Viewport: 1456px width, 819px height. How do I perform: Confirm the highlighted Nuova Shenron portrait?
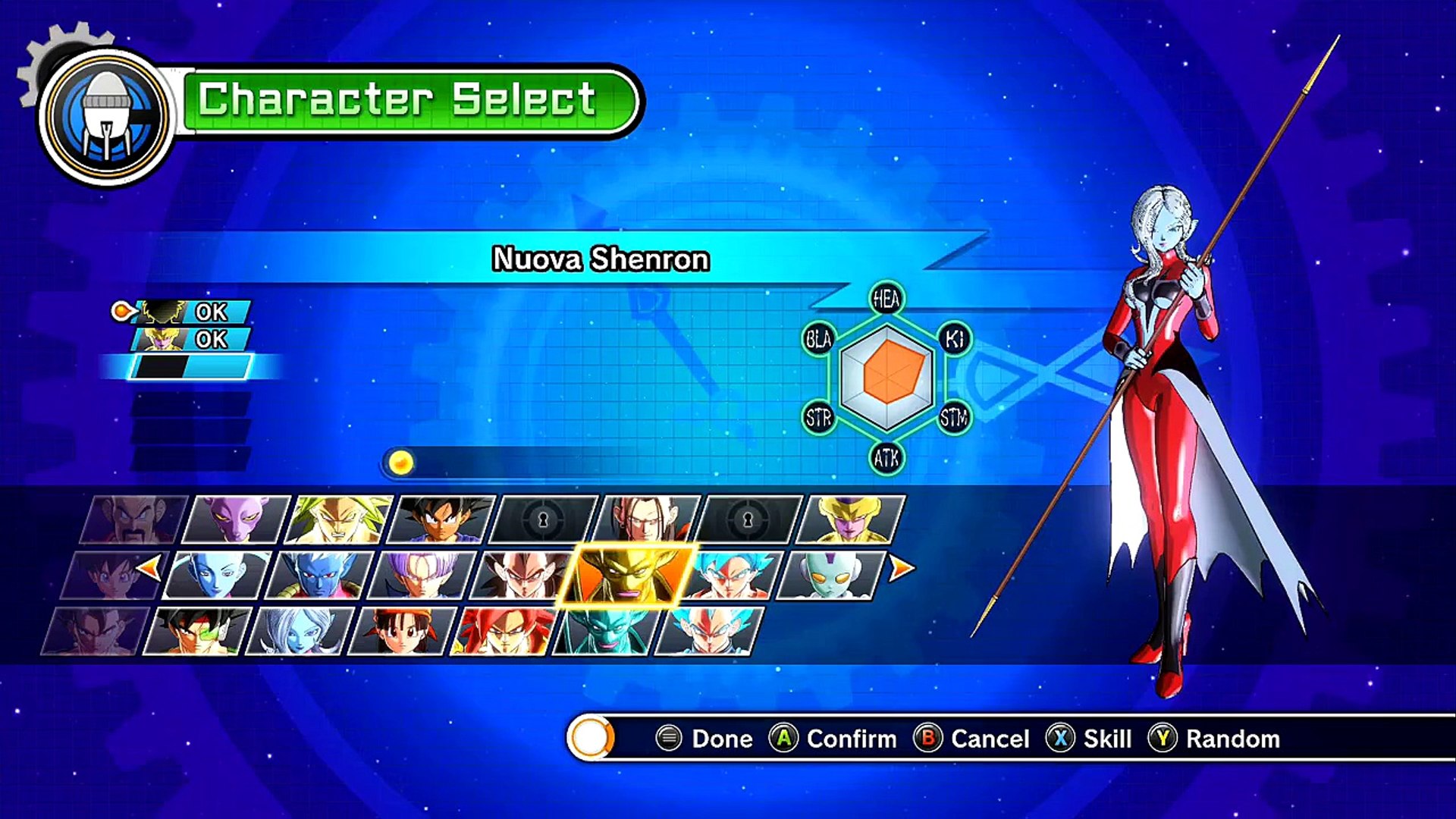click(626, 576)
